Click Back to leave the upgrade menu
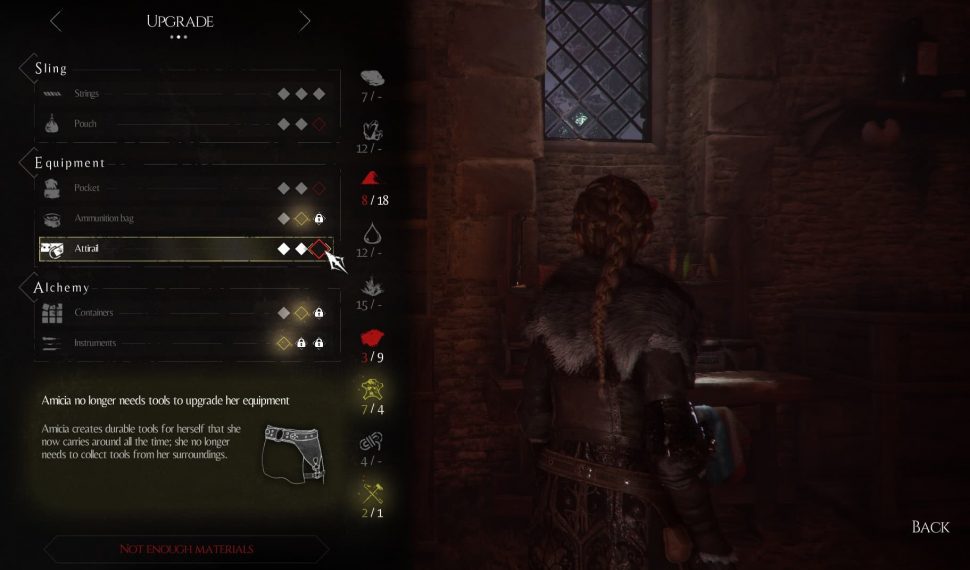 click(x=930, y=527)
